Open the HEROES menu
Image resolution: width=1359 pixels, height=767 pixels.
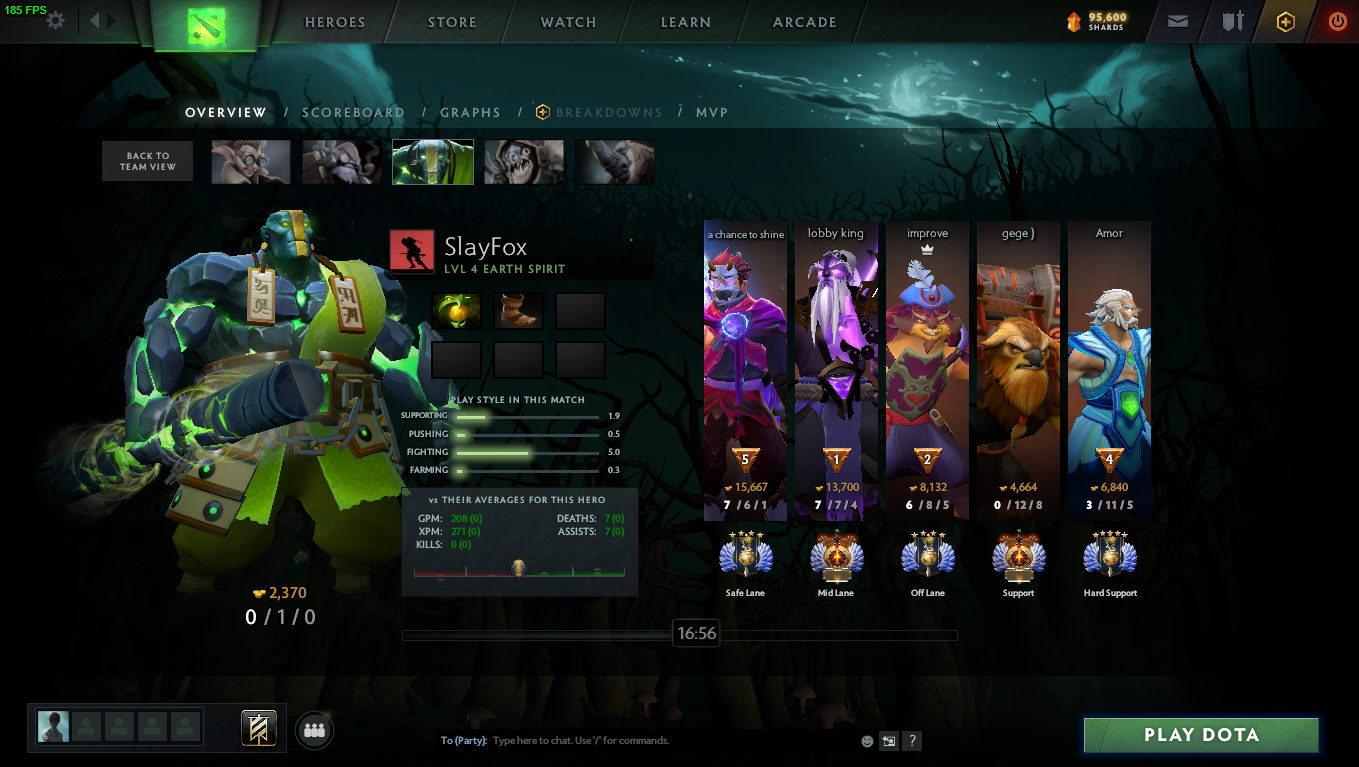coord(334,23)
